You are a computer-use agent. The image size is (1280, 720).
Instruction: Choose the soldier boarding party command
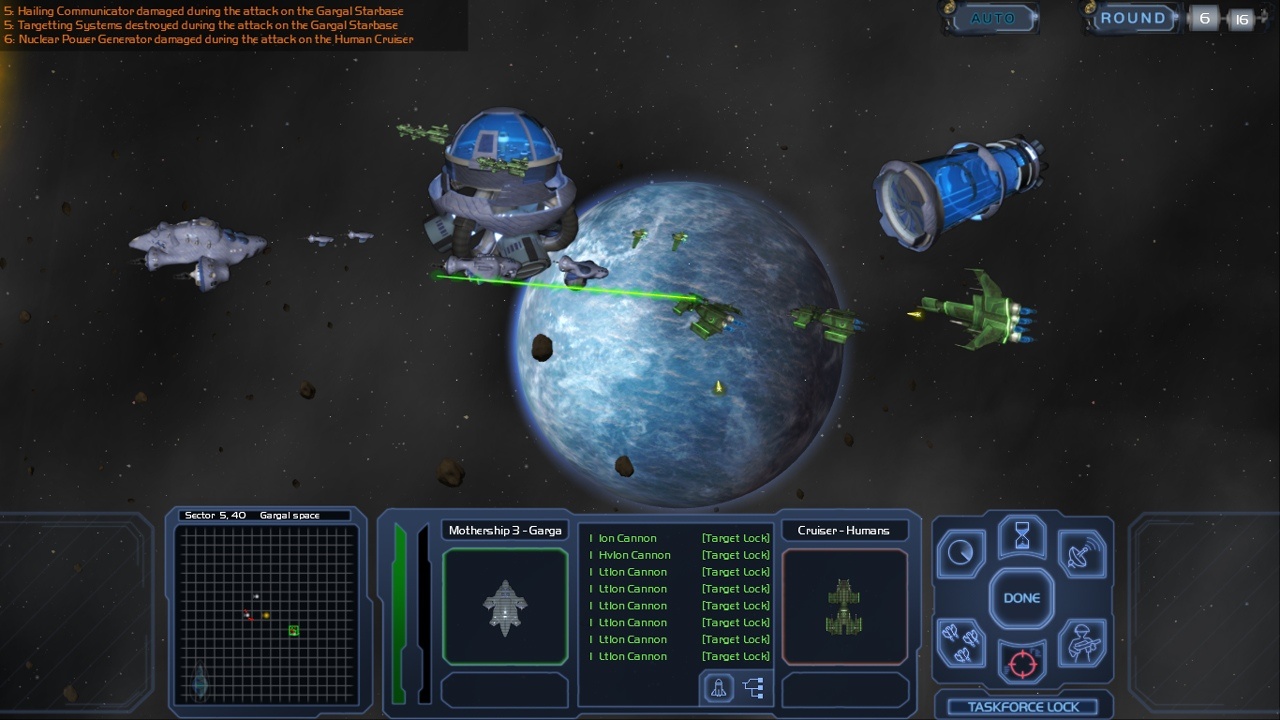click(1081, 643)
